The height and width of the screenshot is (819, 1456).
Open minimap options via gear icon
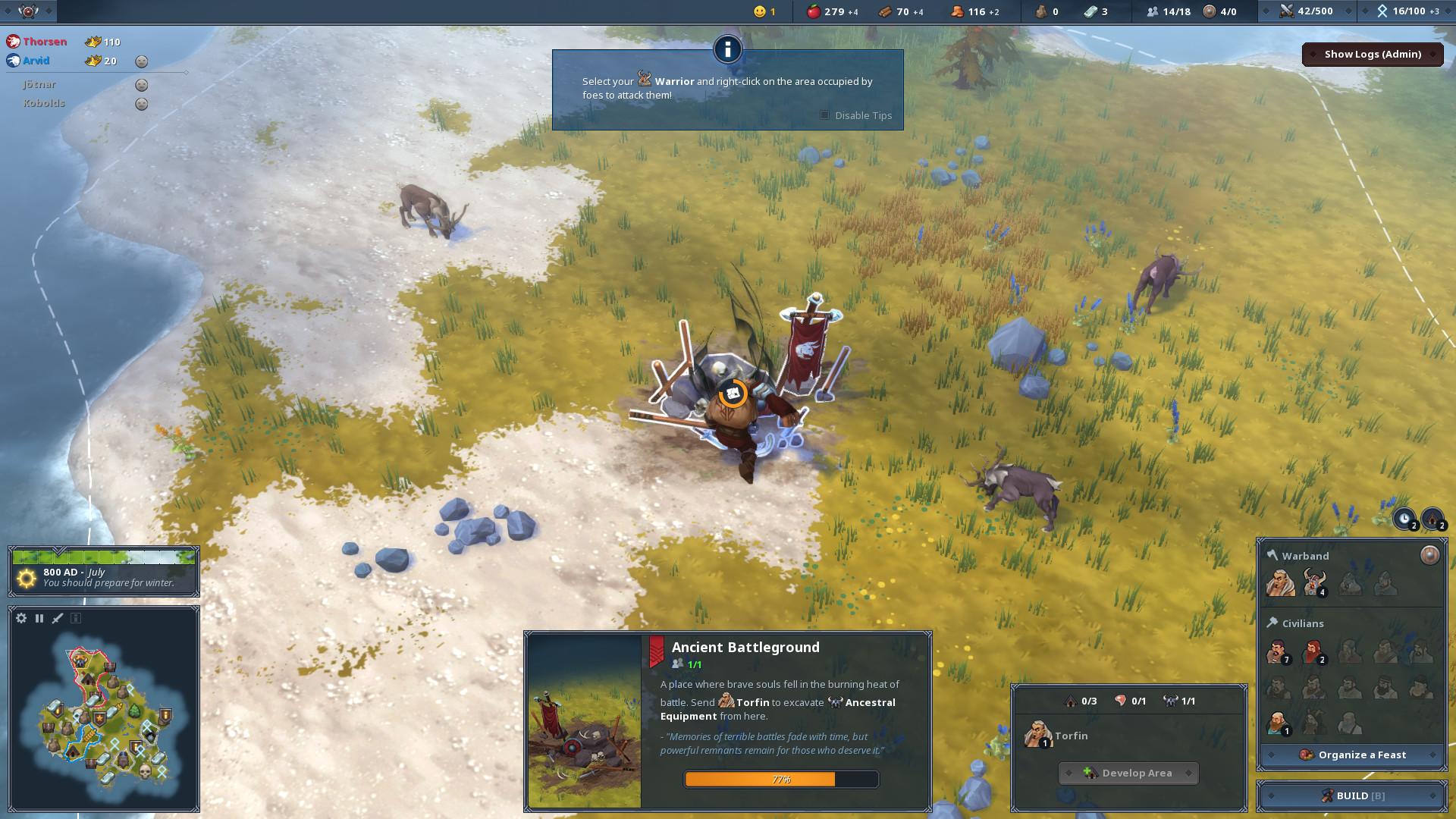[20, 618]
